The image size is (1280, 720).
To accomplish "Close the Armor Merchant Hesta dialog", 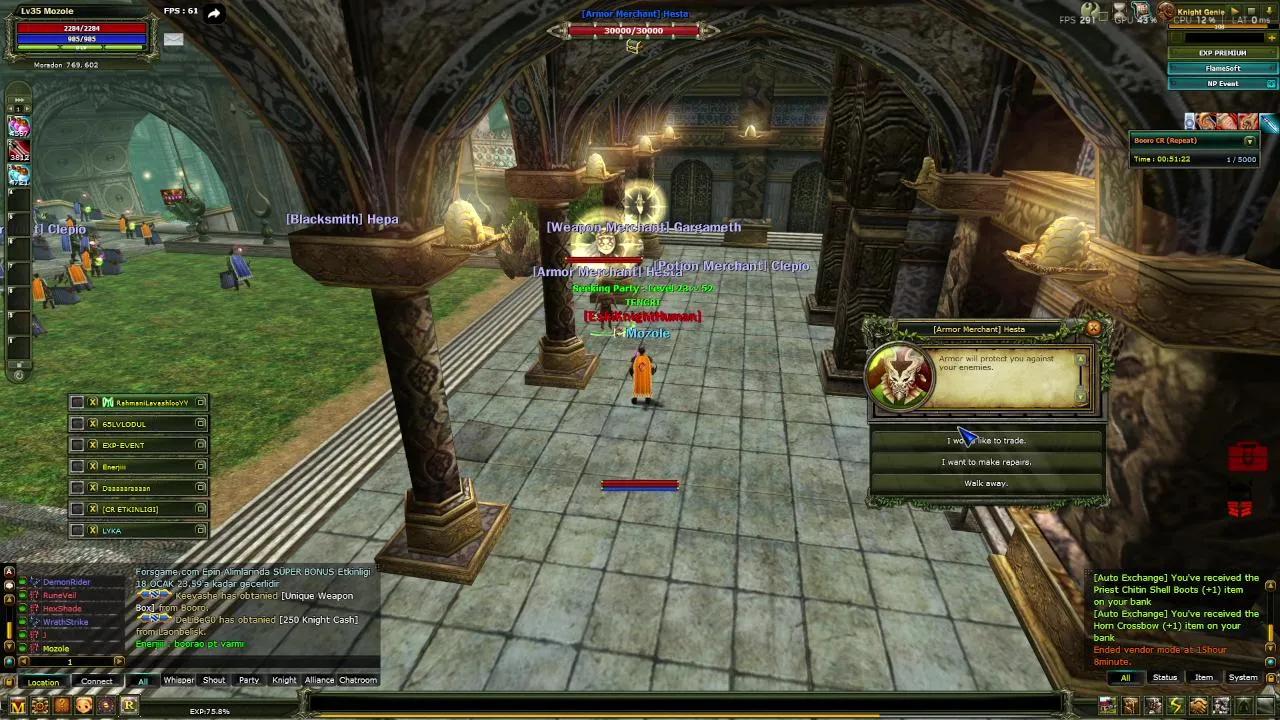I will pyautogui.click(x=1093, y=328).
